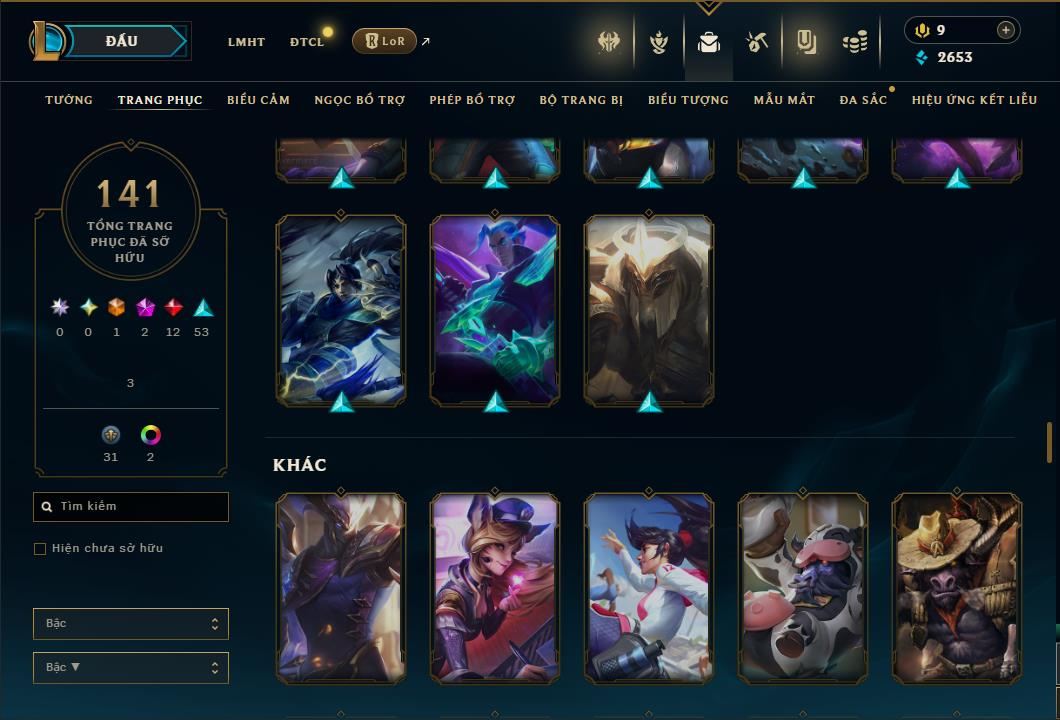Switch to the BIỂU CẢM tab
This screenshot has width=1060, height=720.
click(258, 100)
